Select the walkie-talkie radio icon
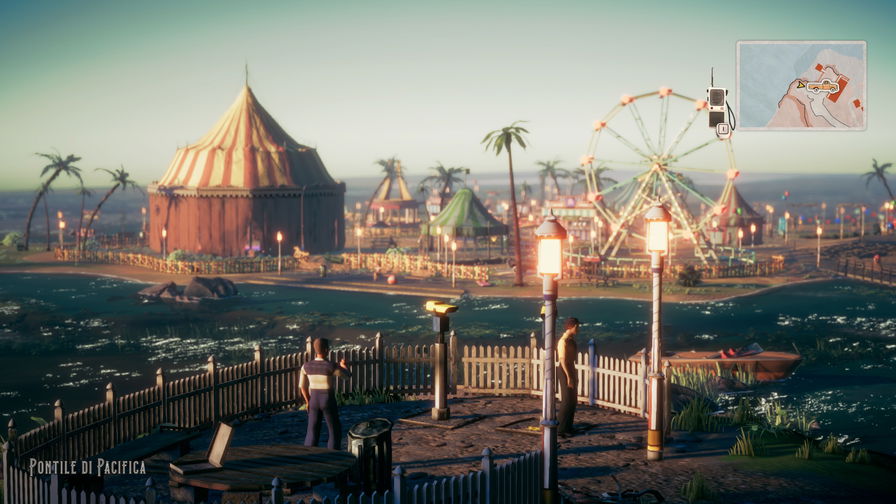 click(x=717, y=106)
